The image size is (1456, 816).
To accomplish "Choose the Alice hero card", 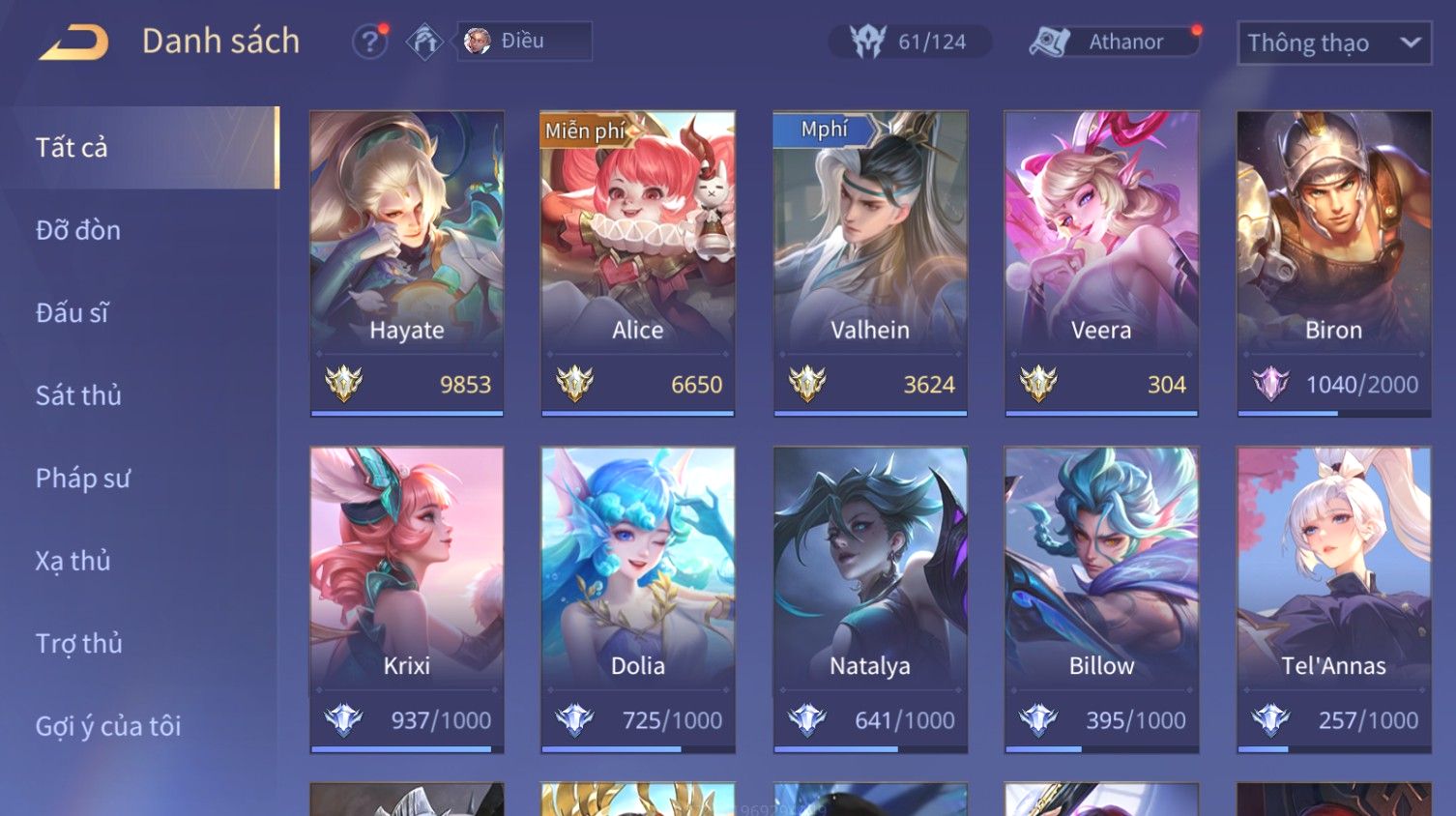I will click(638, 263).
